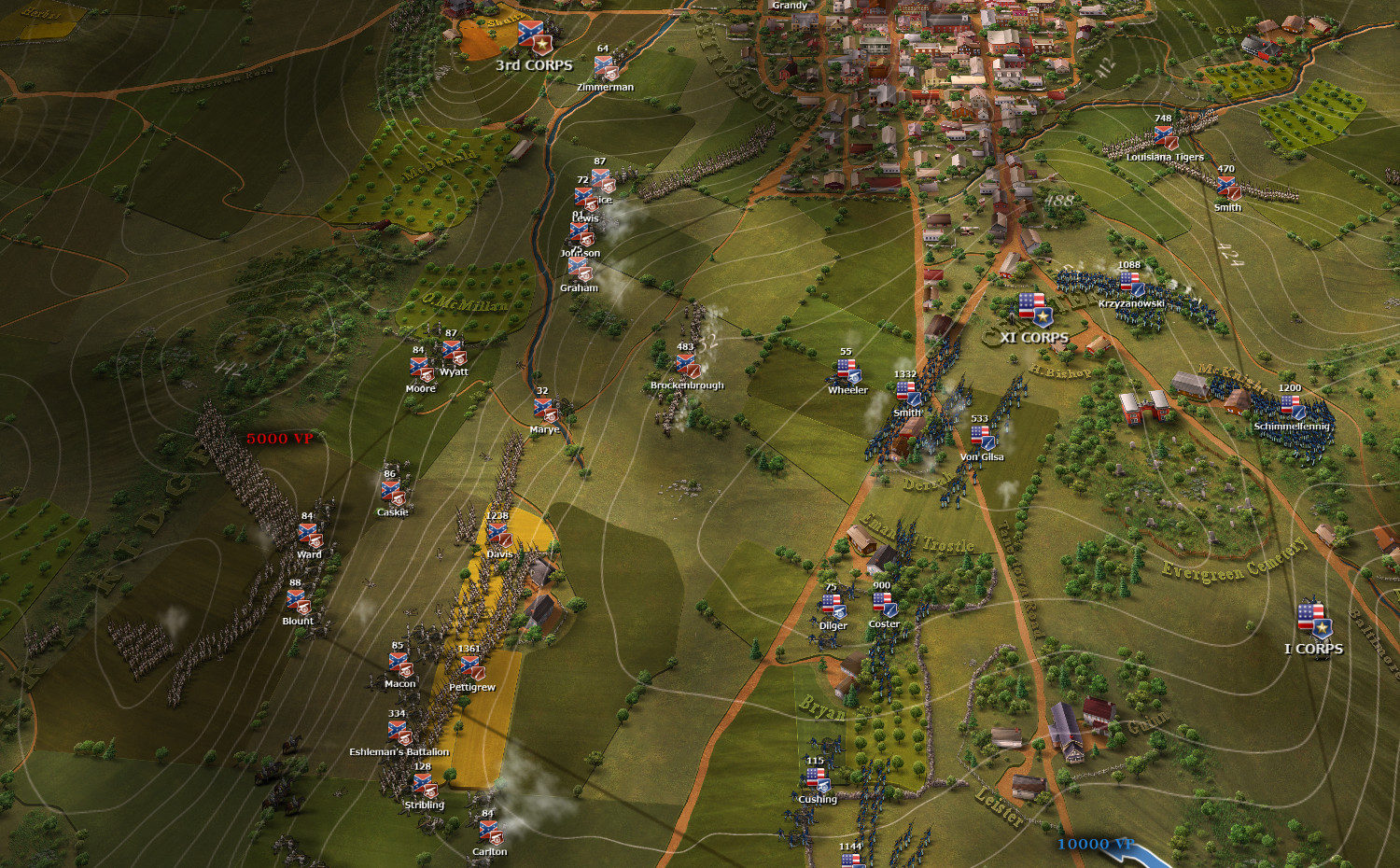Pick Schimmelfennig's brigade flag
This screenshot has height=868, width=1400.
[1291, 407]
